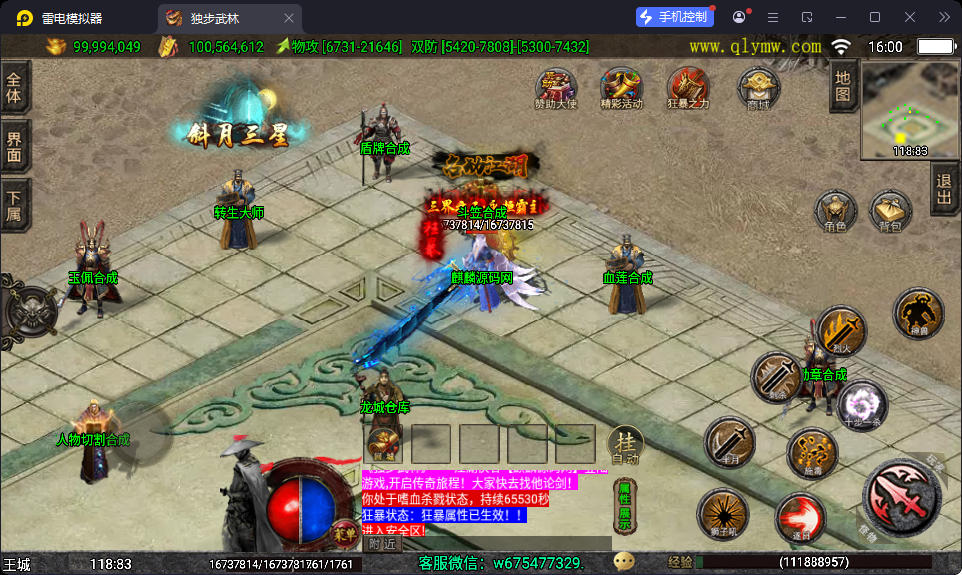Click the 地图 map button
962x575 pixels.
tap(843, 86)
